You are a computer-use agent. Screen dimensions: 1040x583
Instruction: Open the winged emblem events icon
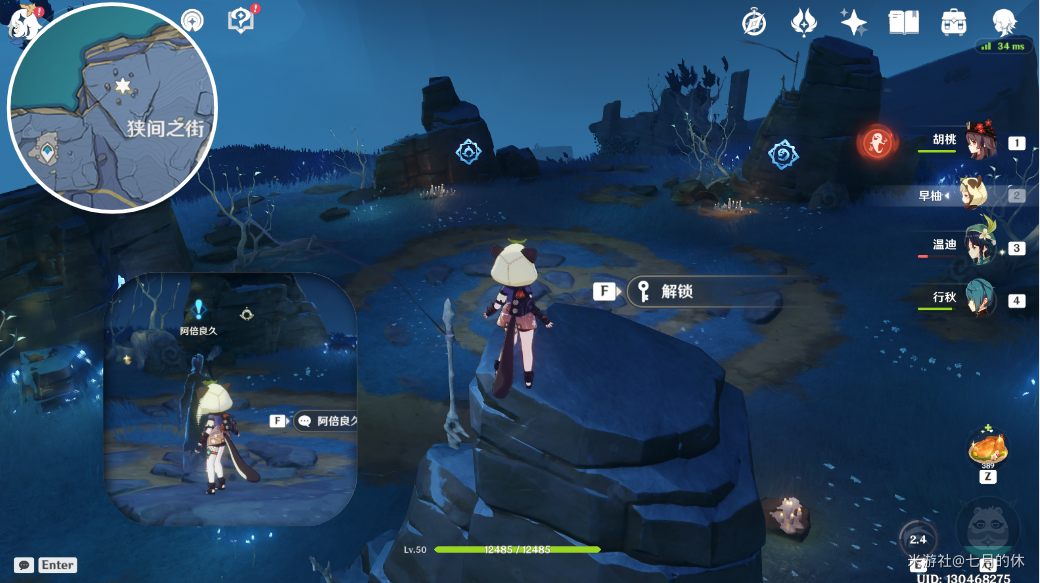pos(804,22)
